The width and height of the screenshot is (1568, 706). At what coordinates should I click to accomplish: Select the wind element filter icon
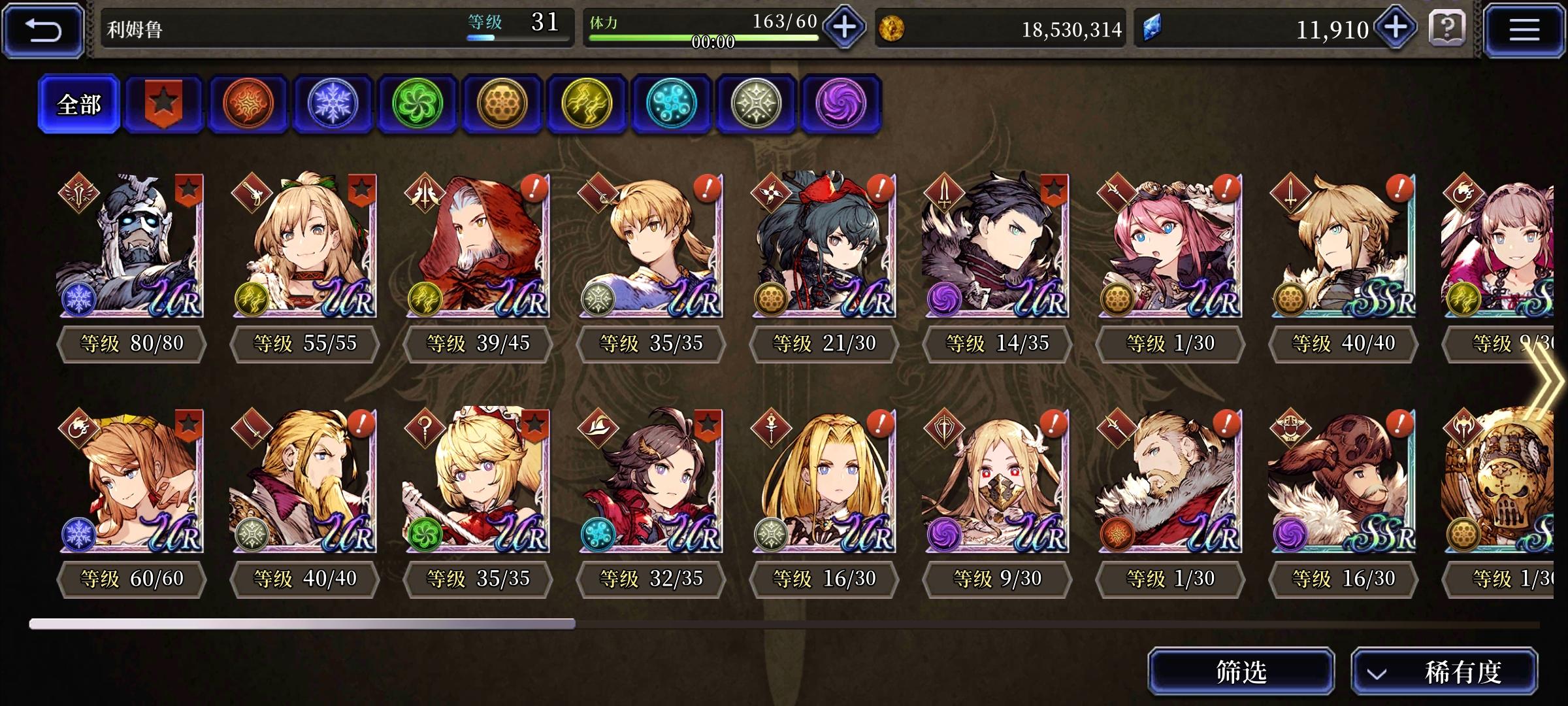[417, 105]
